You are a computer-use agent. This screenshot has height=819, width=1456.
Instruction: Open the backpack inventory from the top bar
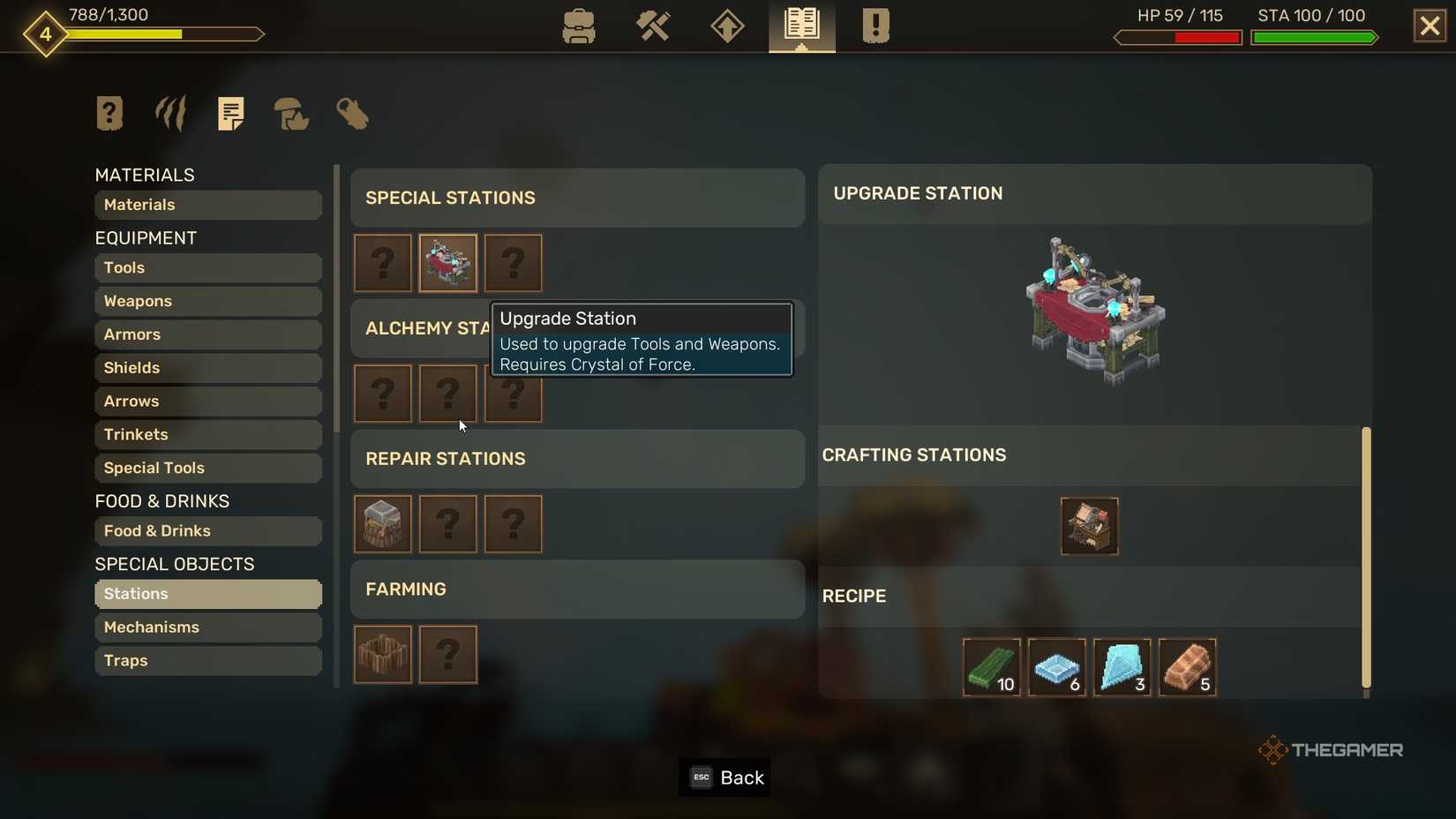point(579,26)
